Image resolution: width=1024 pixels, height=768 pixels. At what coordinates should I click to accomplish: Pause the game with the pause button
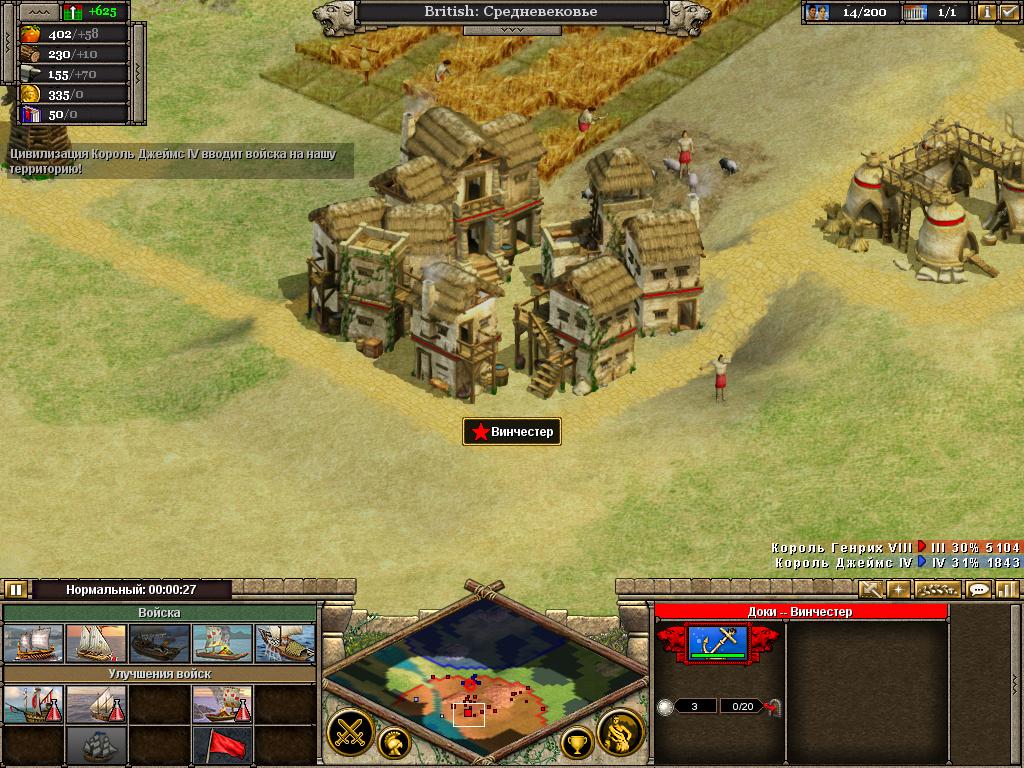[x=16, y=590]
